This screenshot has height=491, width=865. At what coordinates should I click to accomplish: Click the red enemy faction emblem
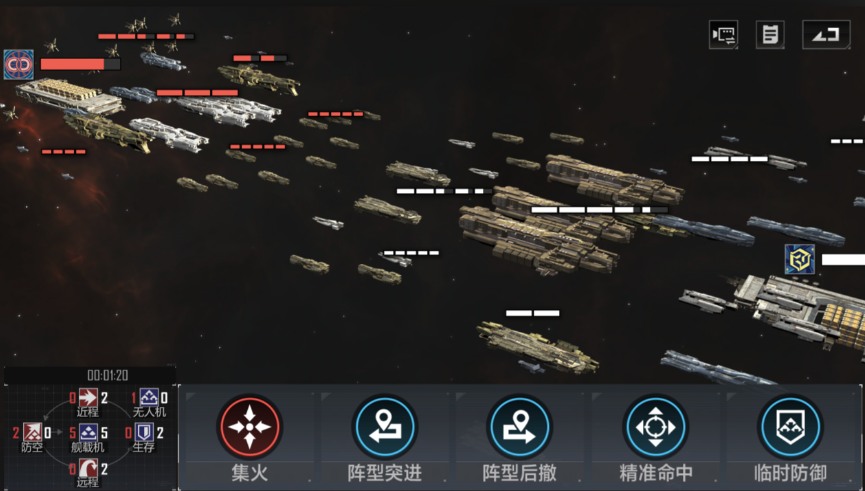[19, 64]
